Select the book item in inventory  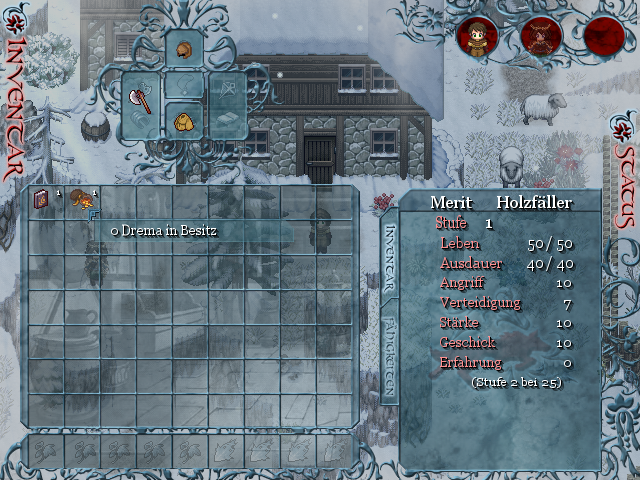(x=43, y=201)
